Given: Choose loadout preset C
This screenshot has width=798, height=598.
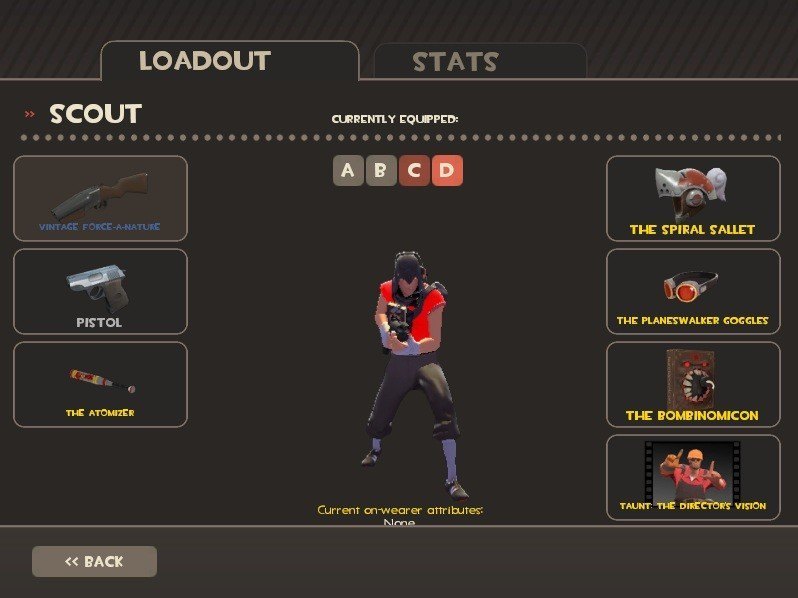Looking at the screenshot, I should (414, 171).
